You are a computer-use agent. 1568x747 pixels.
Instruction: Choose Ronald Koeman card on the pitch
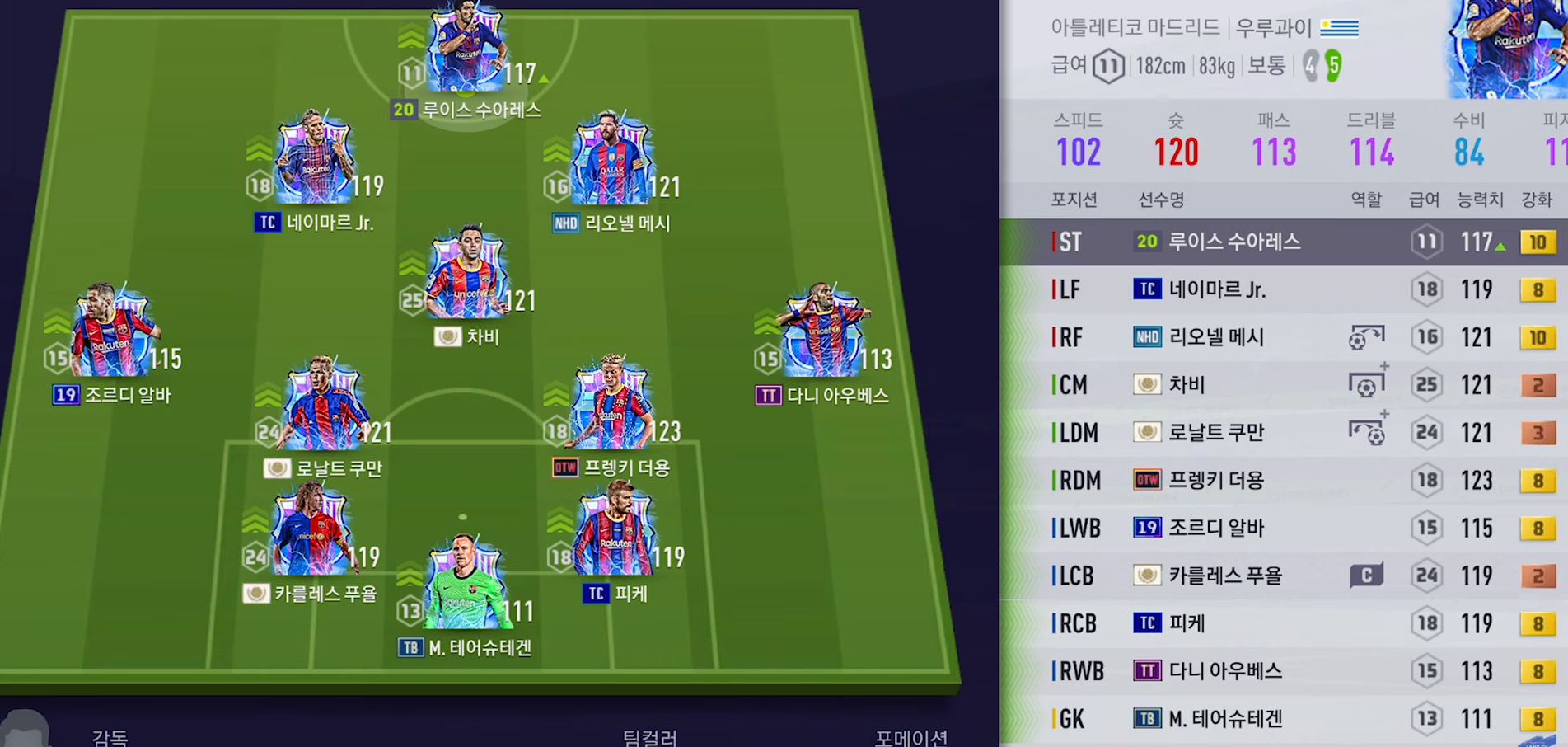click(x=322, y=407)
